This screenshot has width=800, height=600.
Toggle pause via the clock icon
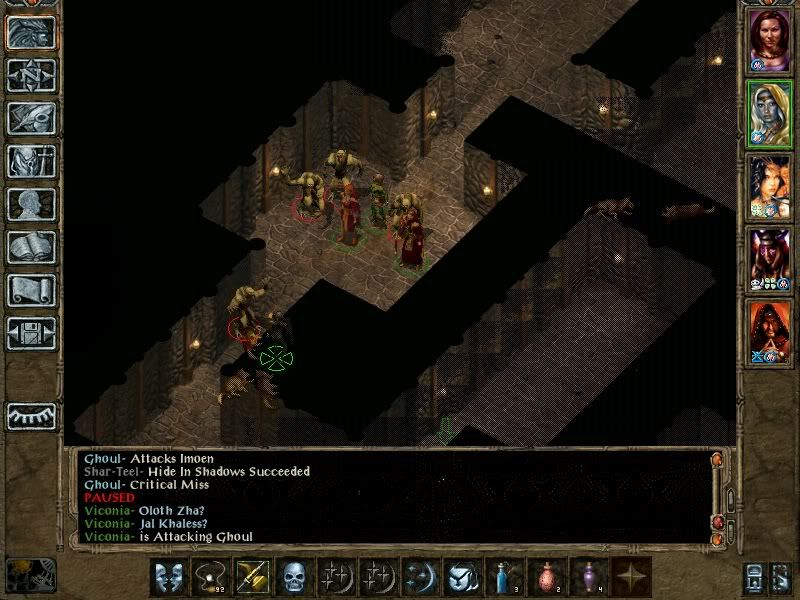[x=31, y=574]
